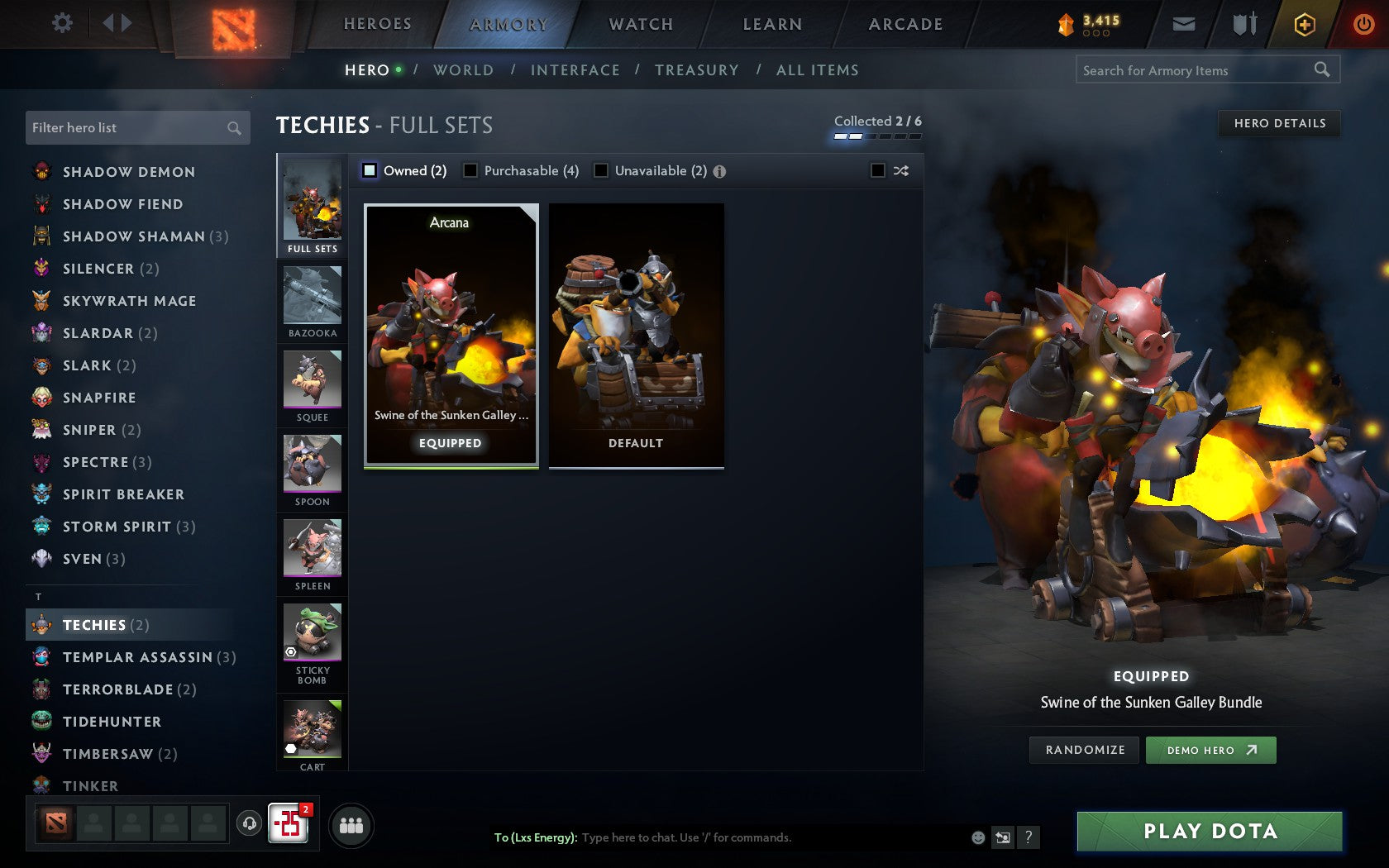Select the Cart item slot

click(312, 731)
